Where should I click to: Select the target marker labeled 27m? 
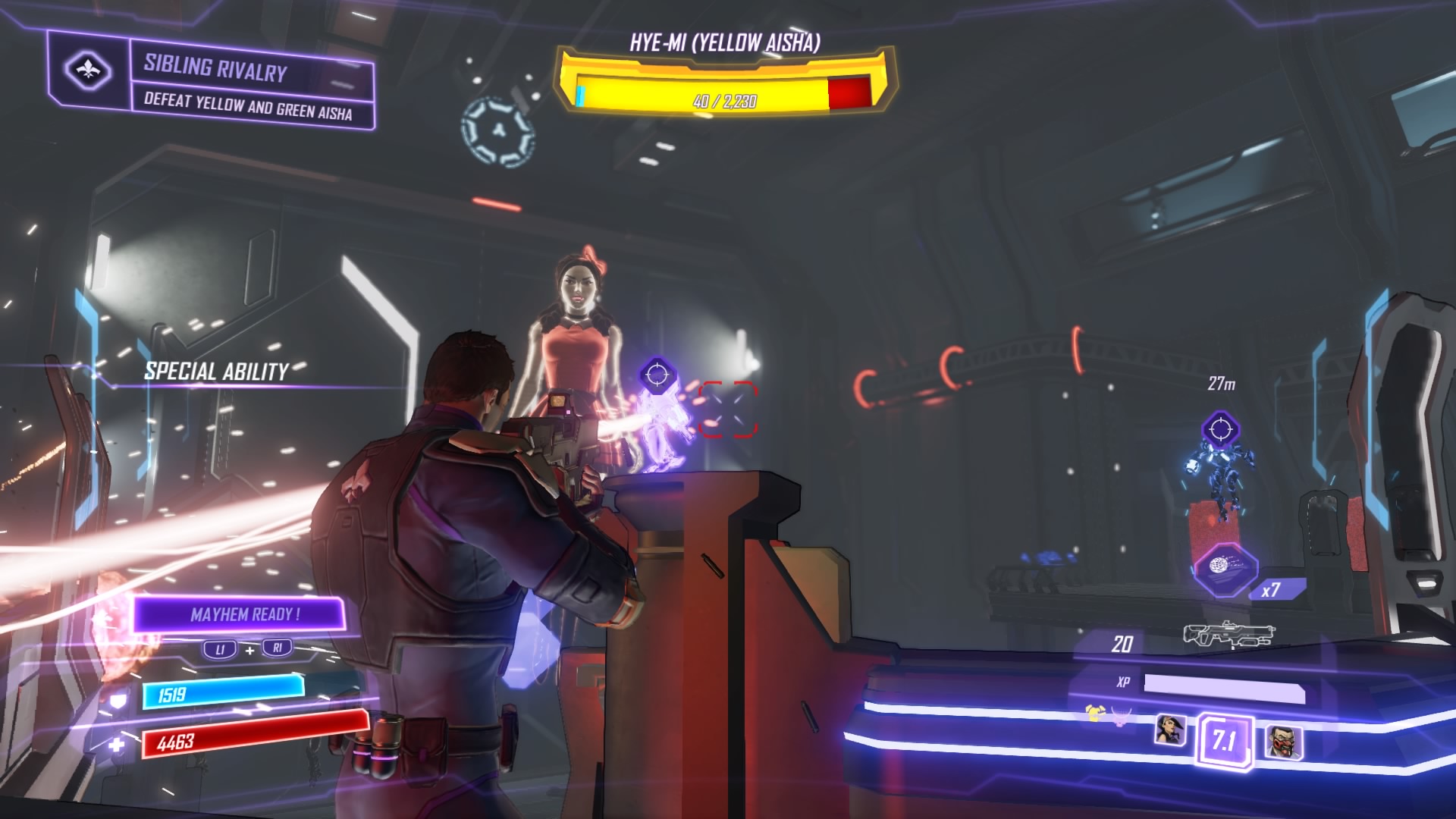pos(1220,430)
